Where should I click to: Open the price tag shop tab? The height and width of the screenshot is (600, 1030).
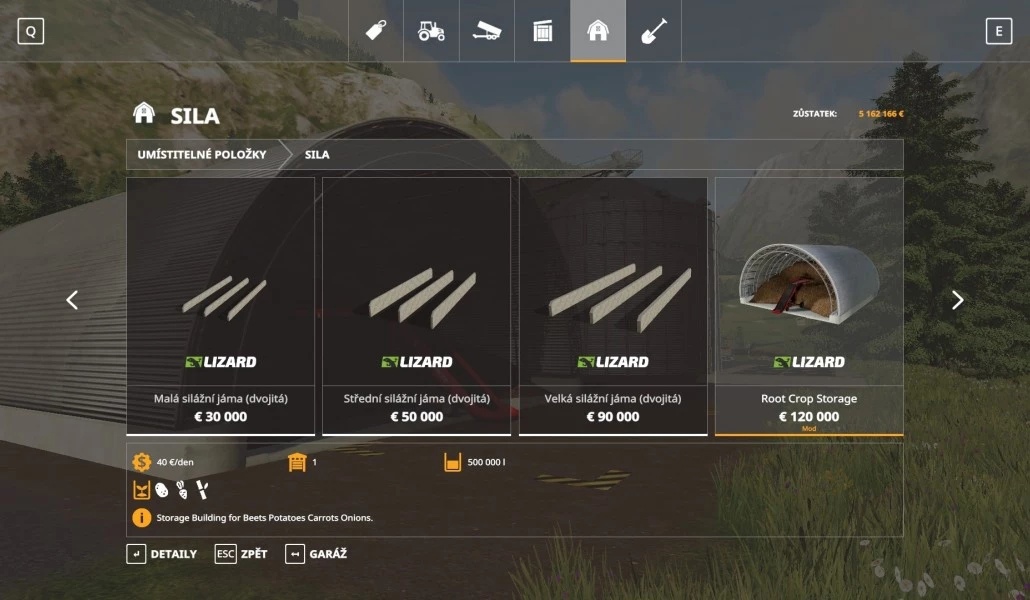click(376, 31)
